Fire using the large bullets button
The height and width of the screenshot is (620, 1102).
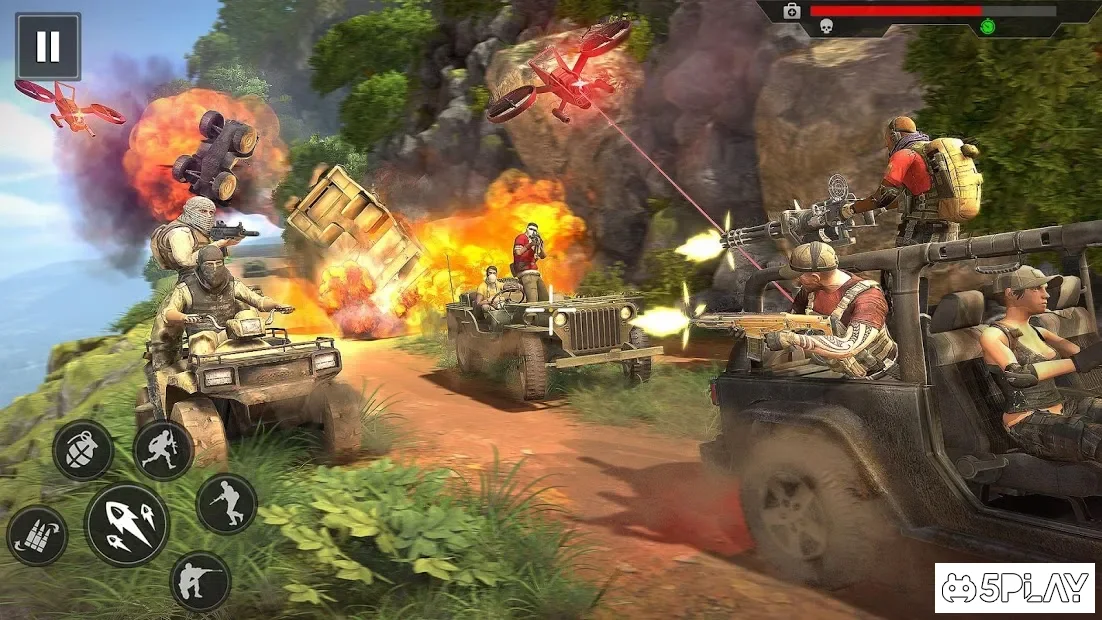[127, 525]
